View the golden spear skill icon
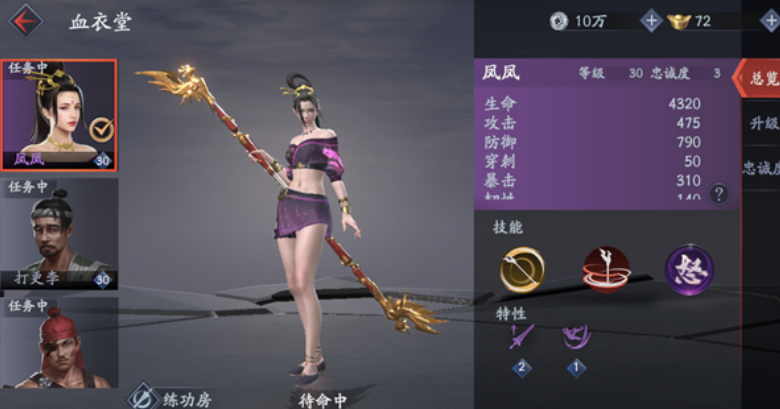Screen dimensions: 780x409 pos(522,269)
